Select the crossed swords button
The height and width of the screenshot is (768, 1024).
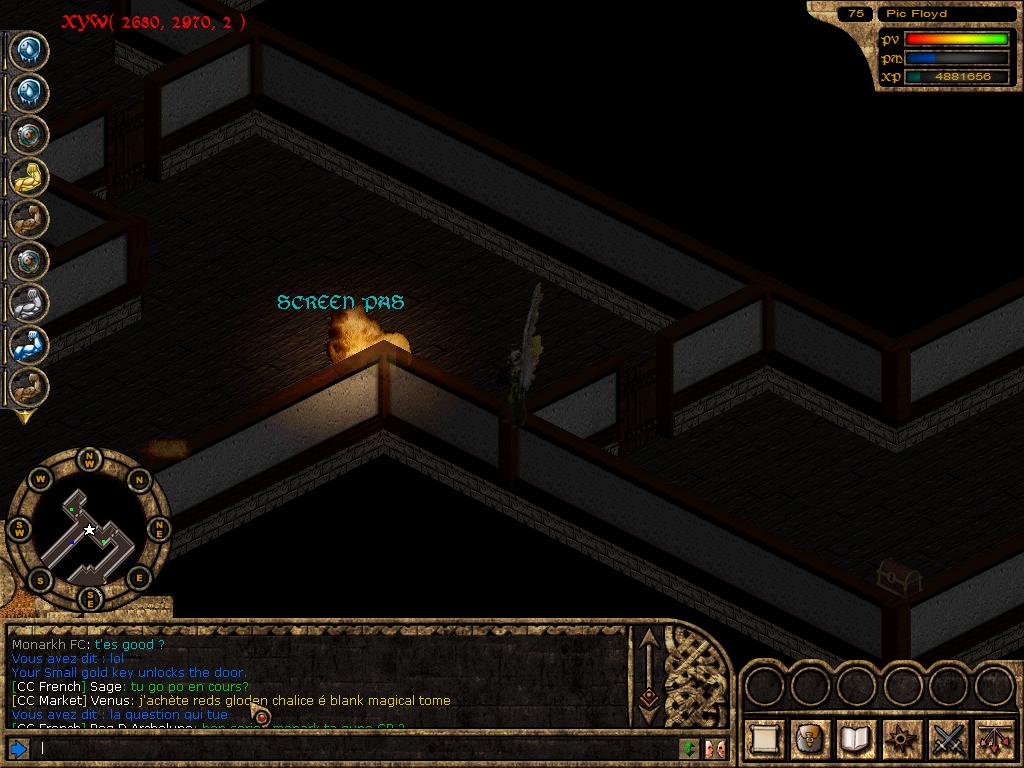947,739
